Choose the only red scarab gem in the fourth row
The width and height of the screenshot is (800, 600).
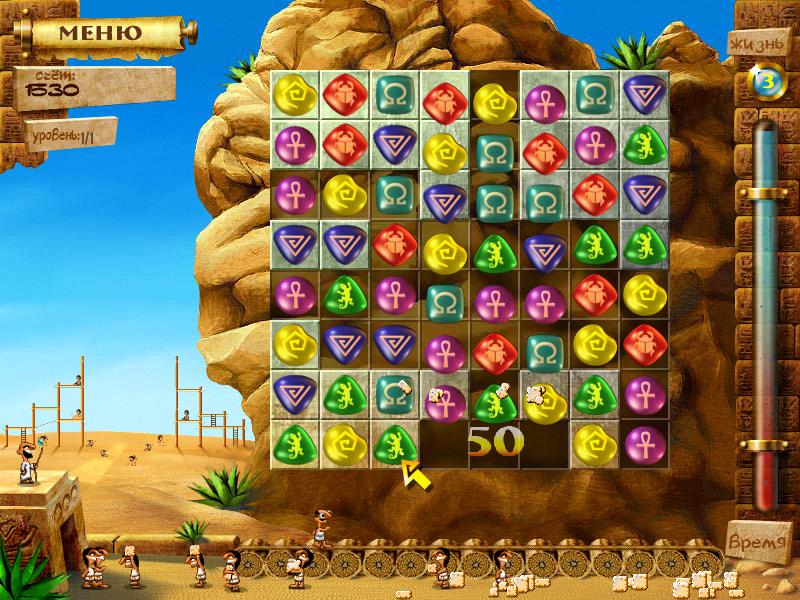point(393,244)
